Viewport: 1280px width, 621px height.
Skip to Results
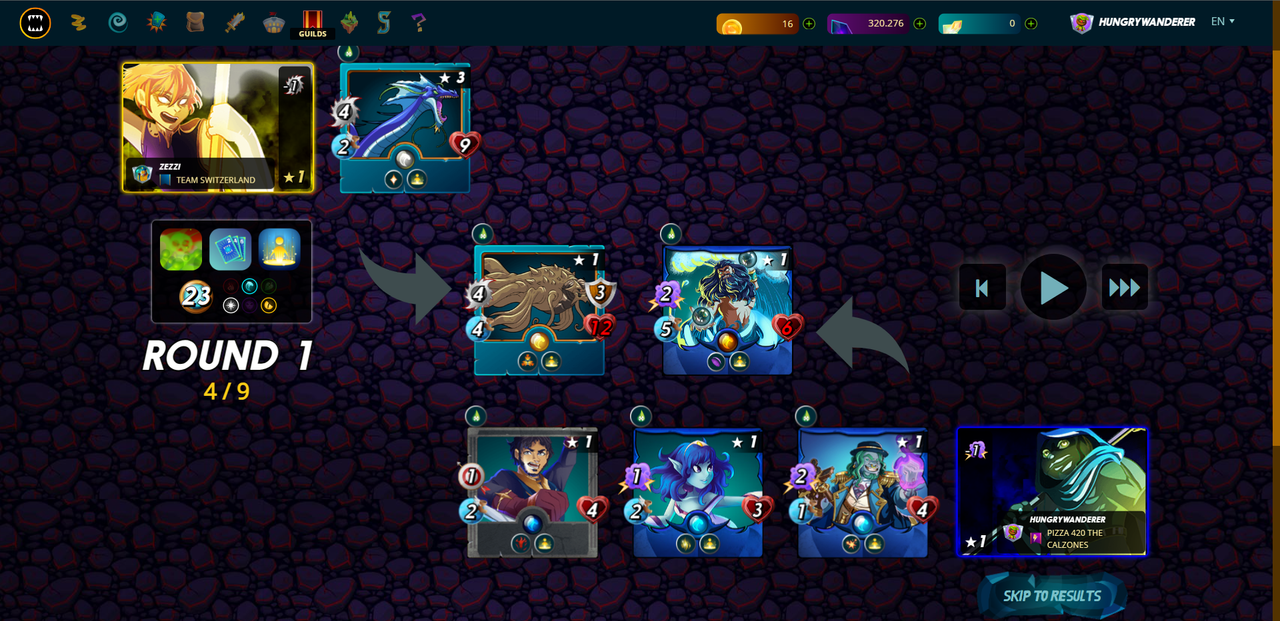click(1052, 596)
